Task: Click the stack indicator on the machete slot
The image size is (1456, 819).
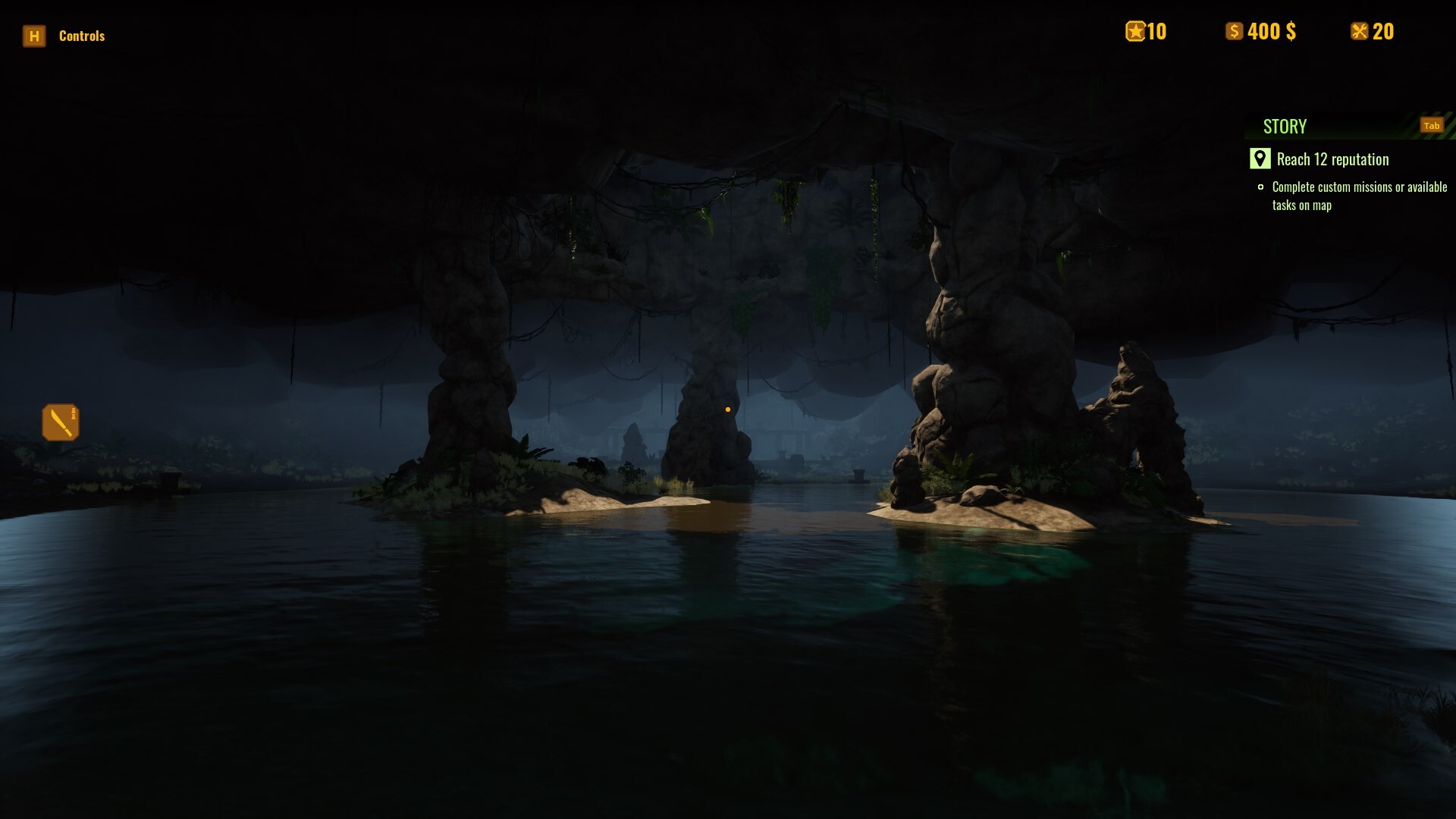Action: (x=72, y=412)
